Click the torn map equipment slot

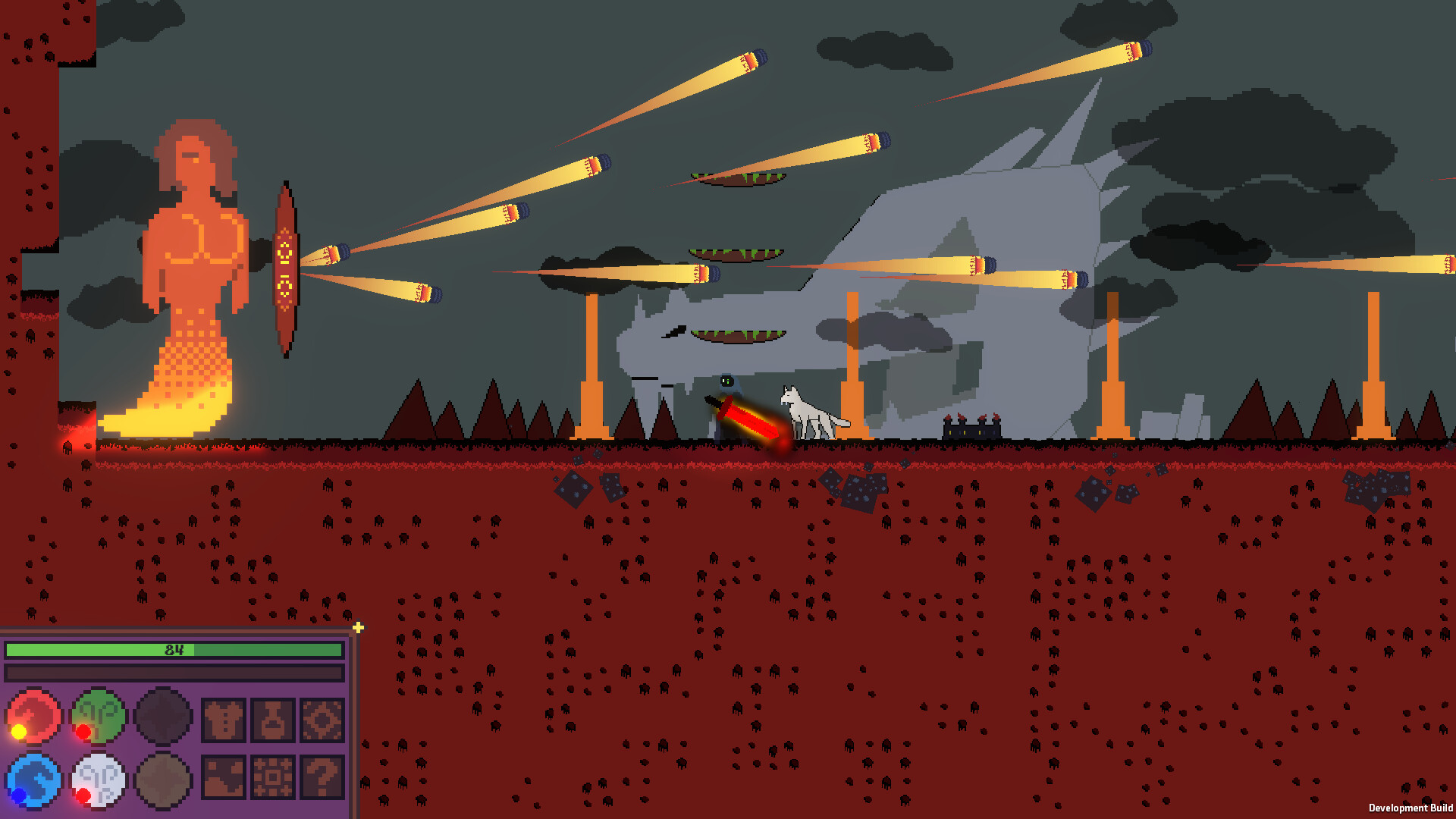(x=224, y=778)
